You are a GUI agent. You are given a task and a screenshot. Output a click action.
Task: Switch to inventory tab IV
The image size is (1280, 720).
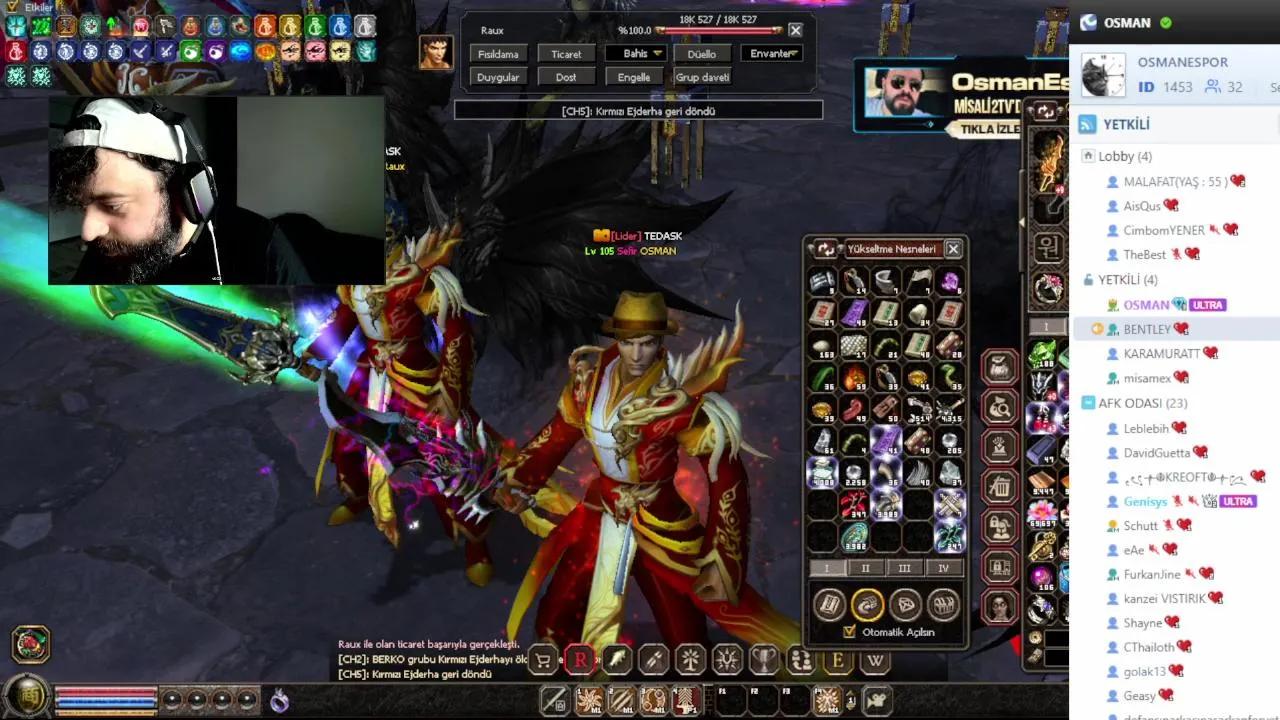944,567
